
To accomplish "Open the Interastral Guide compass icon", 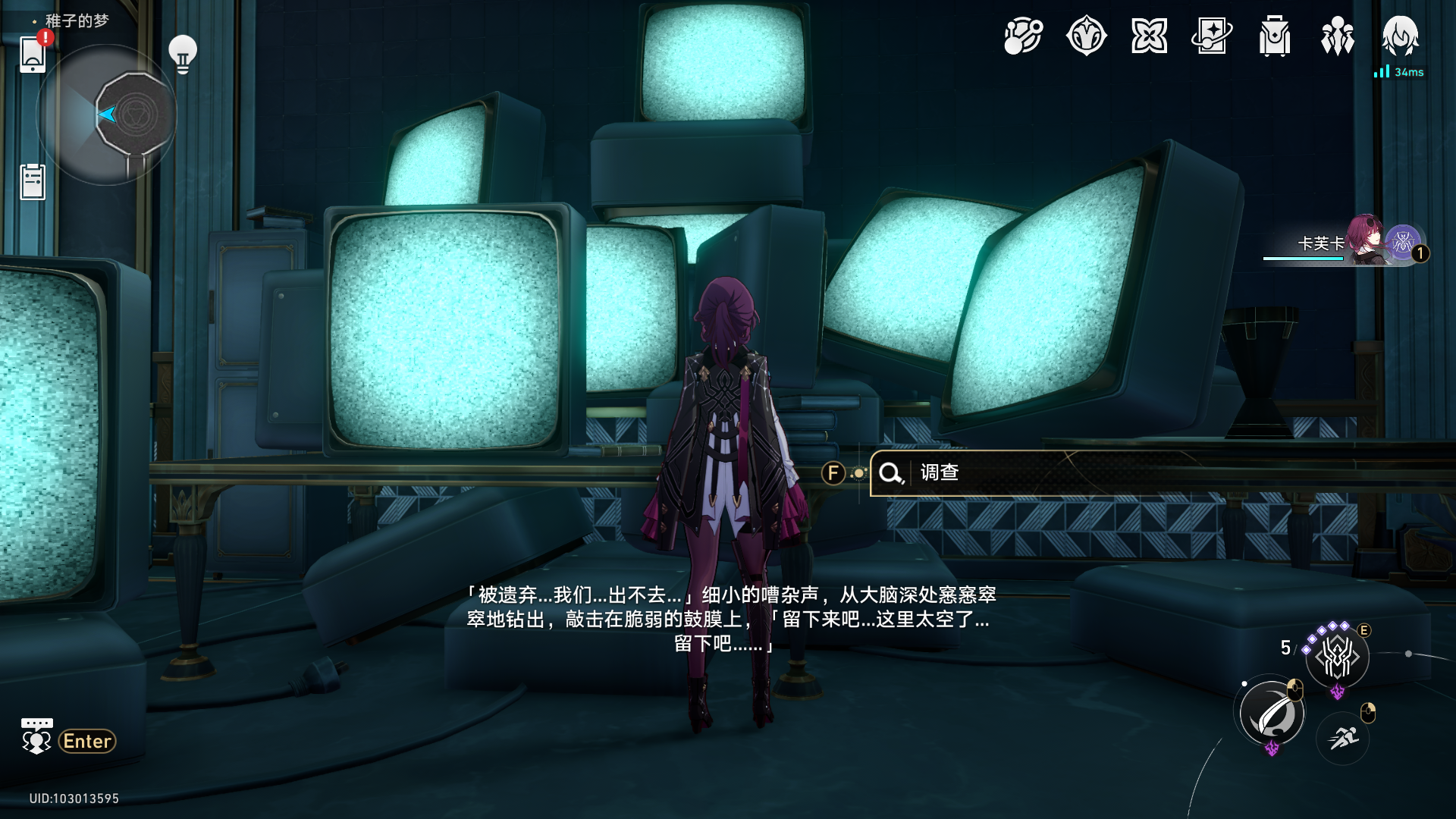I will [x=1022, y=34].
